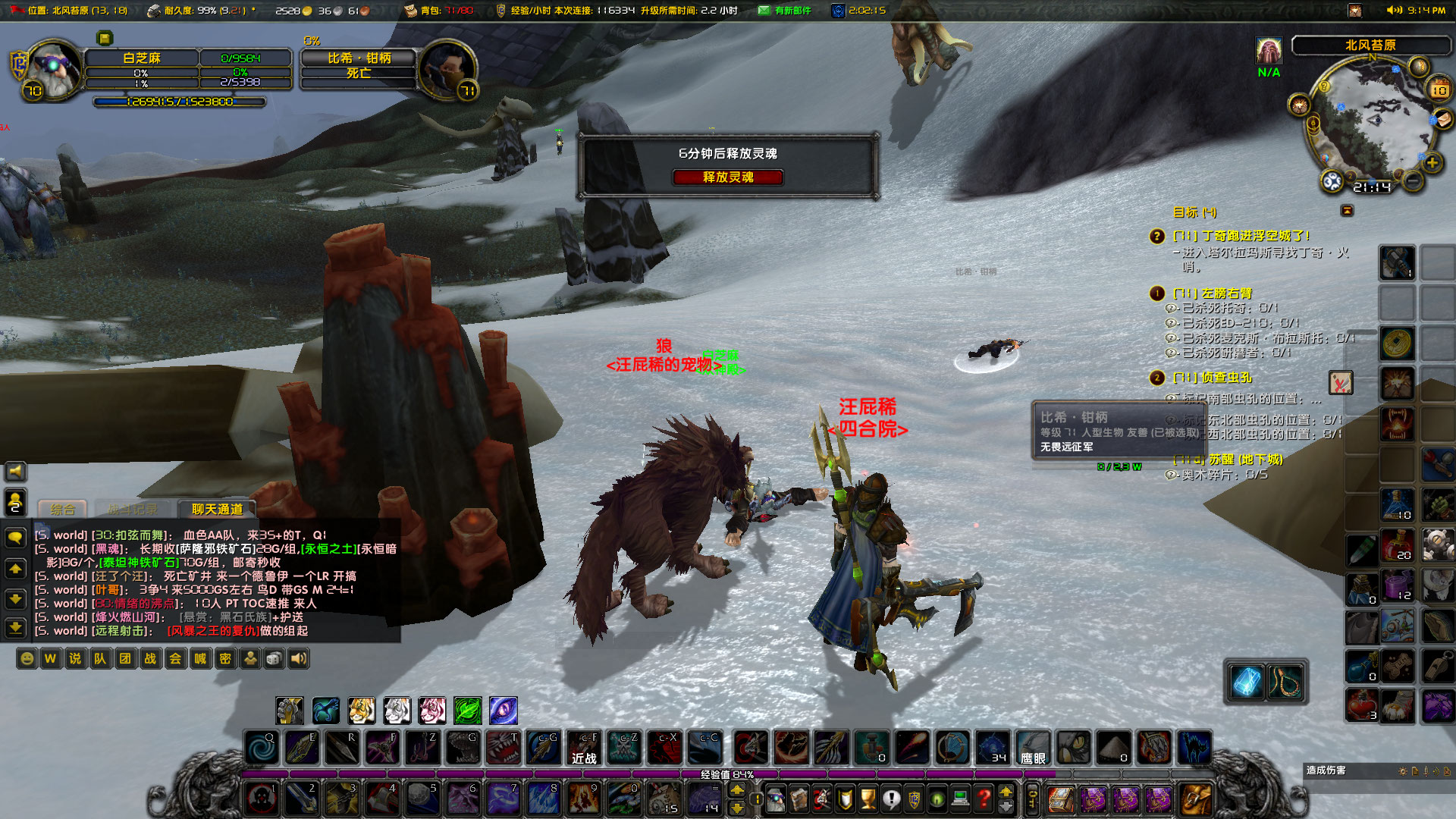
Task: Open the quest log exclamation bubble icon
Action: click(892, 799)
